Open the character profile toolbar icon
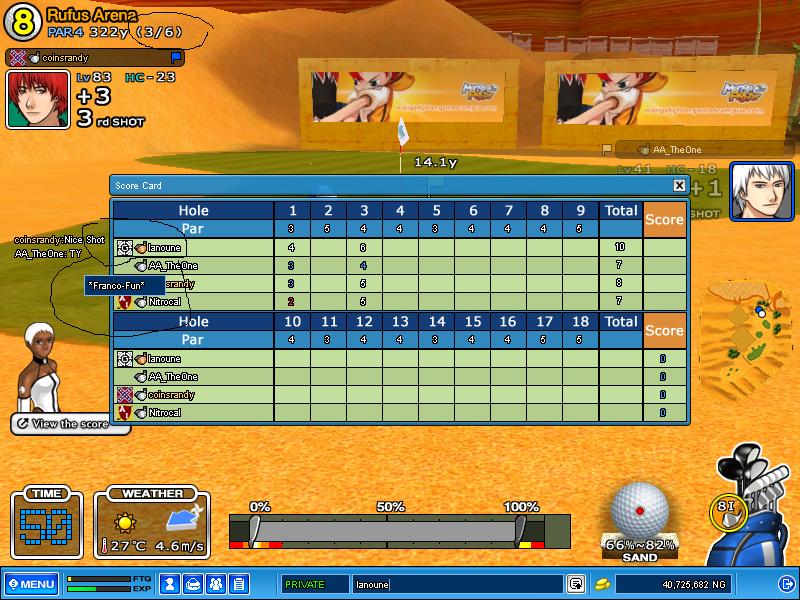 [171, 583]
